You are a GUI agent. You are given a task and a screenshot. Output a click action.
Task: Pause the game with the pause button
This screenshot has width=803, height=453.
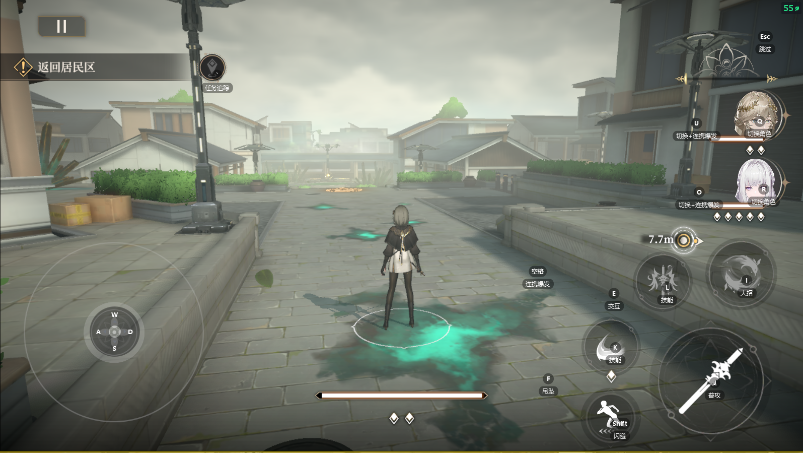point(61,27)
